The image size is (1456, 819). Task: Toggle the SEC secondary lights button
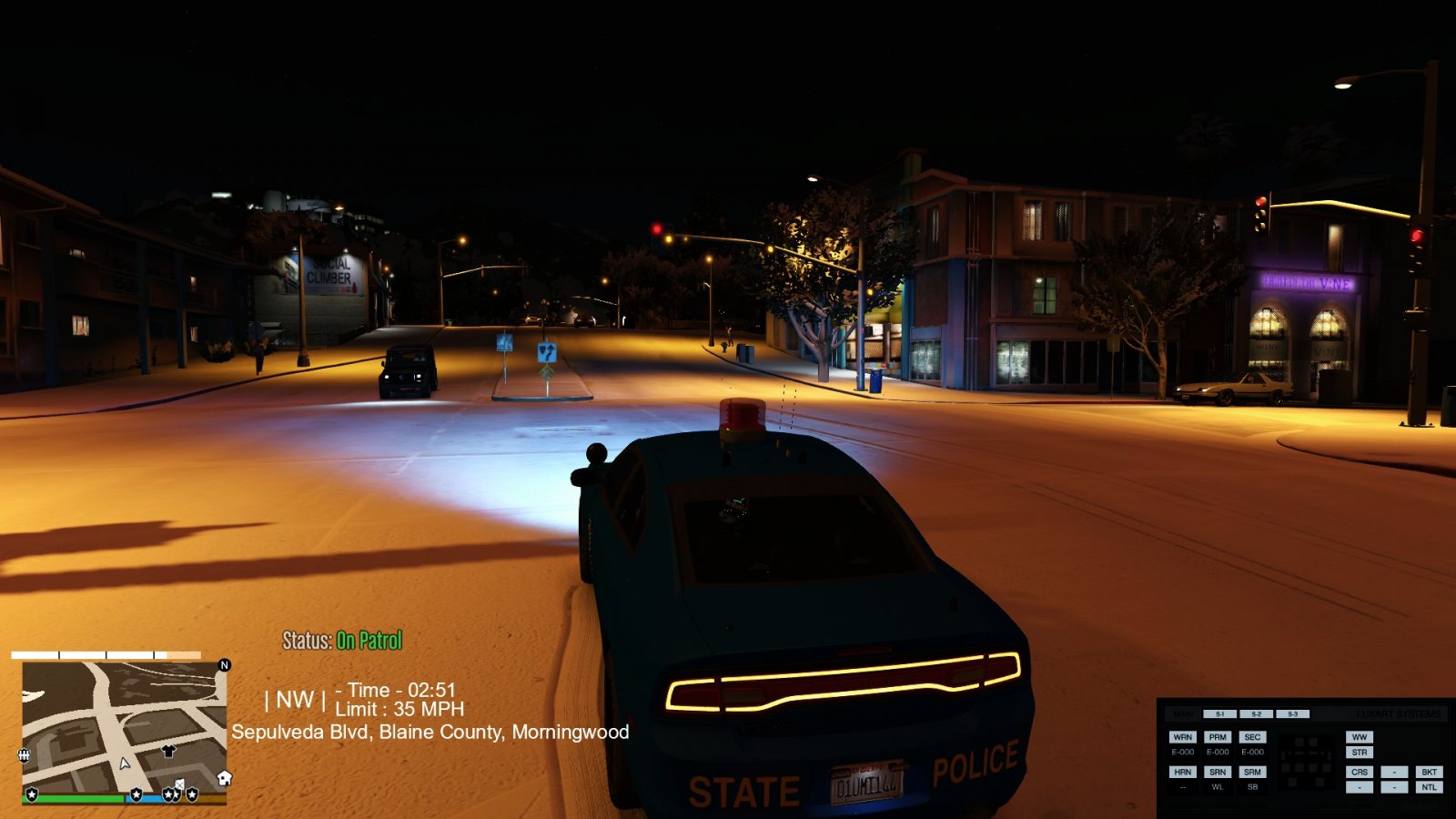pos(1252,737)
